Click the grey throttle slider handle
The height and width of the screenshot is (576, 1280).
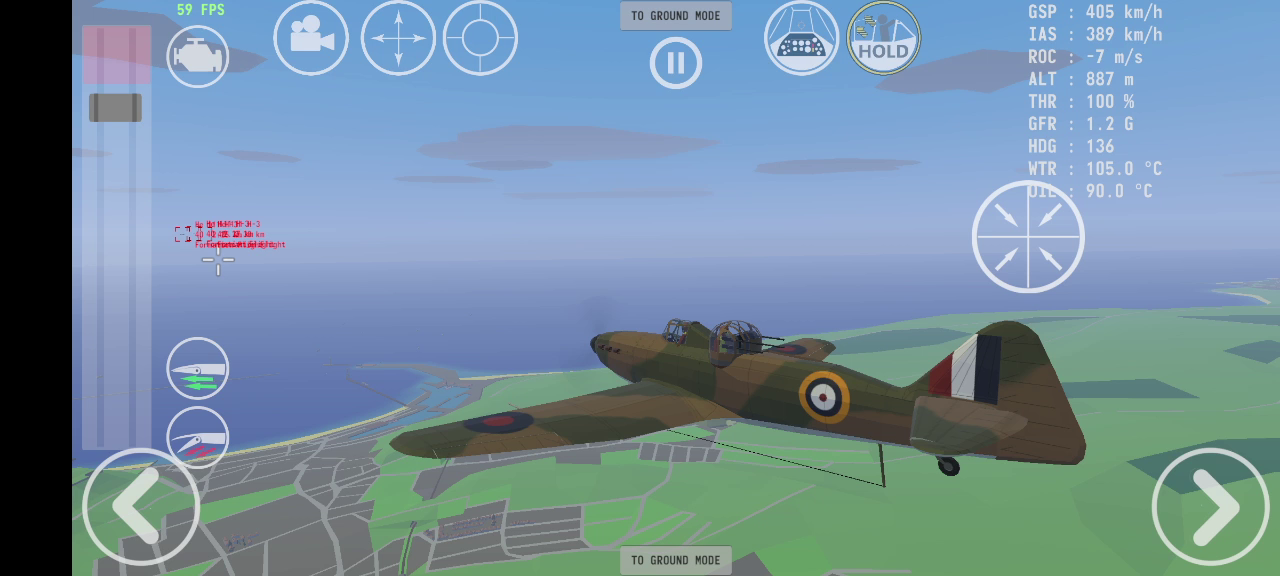tap(115, 108)
